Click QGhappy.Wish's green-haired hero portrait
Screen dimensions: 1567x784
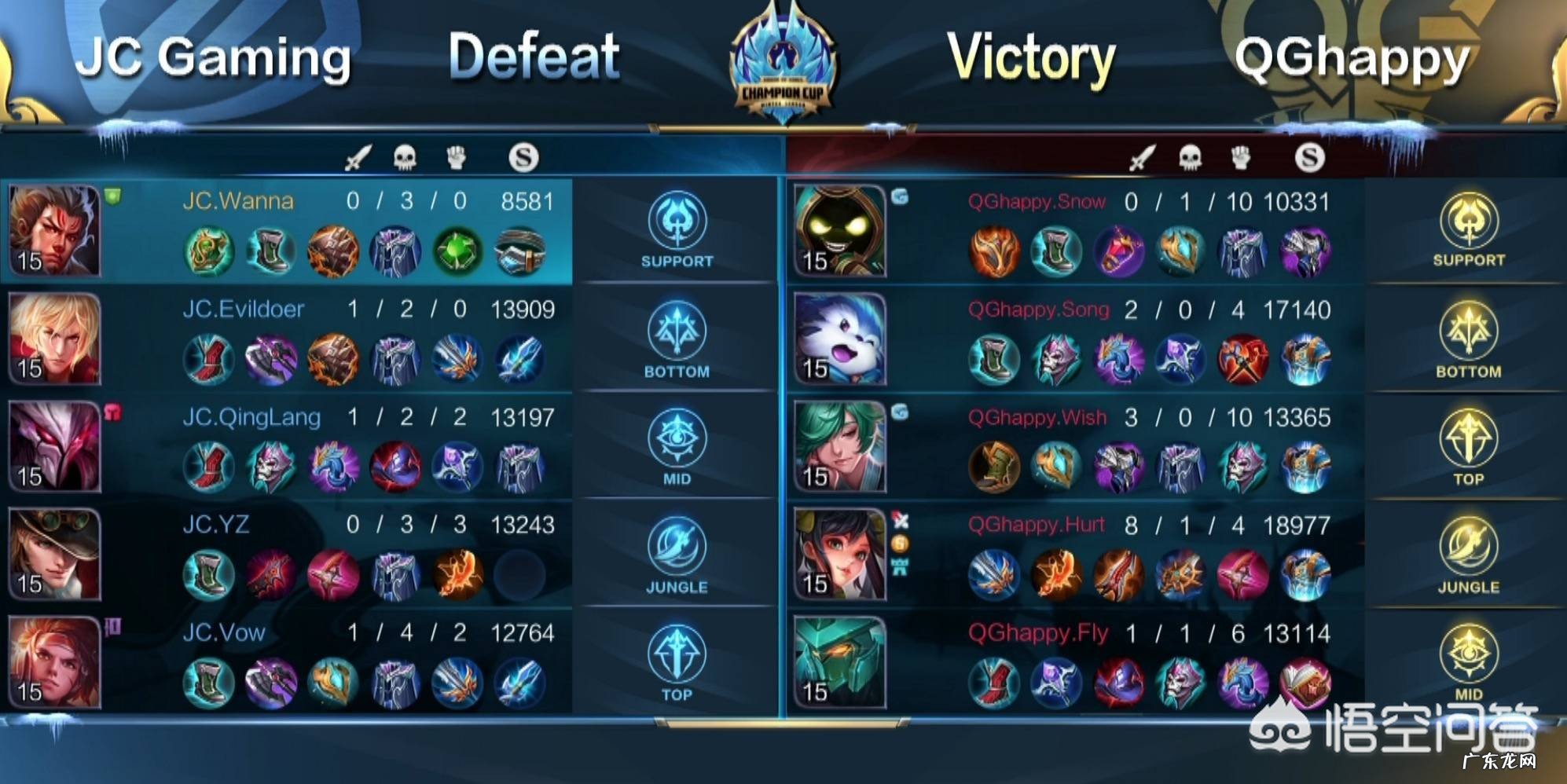point(839,446)
